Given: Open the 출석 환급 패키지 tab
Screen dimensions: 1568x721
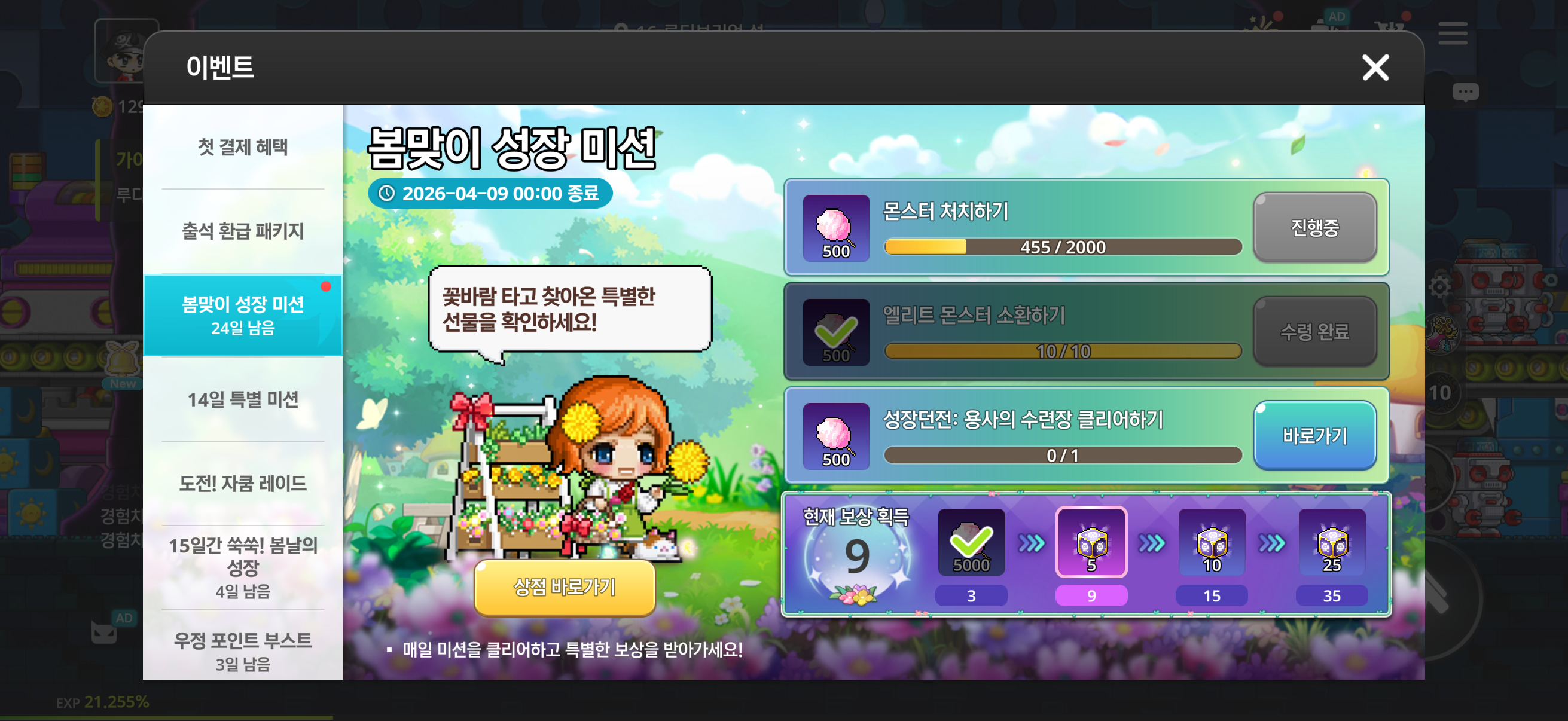Looking at the screenshot, I should (242, 231).
